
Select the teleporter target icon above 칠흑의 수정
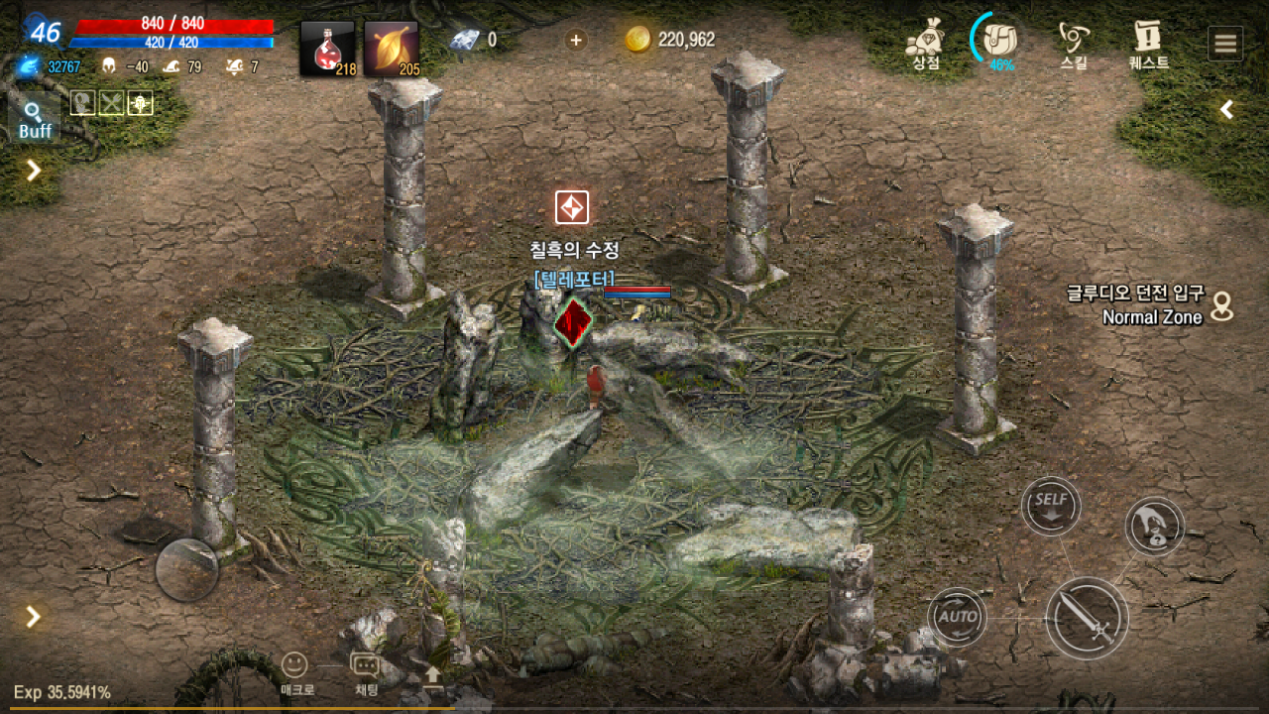(572, 208)
